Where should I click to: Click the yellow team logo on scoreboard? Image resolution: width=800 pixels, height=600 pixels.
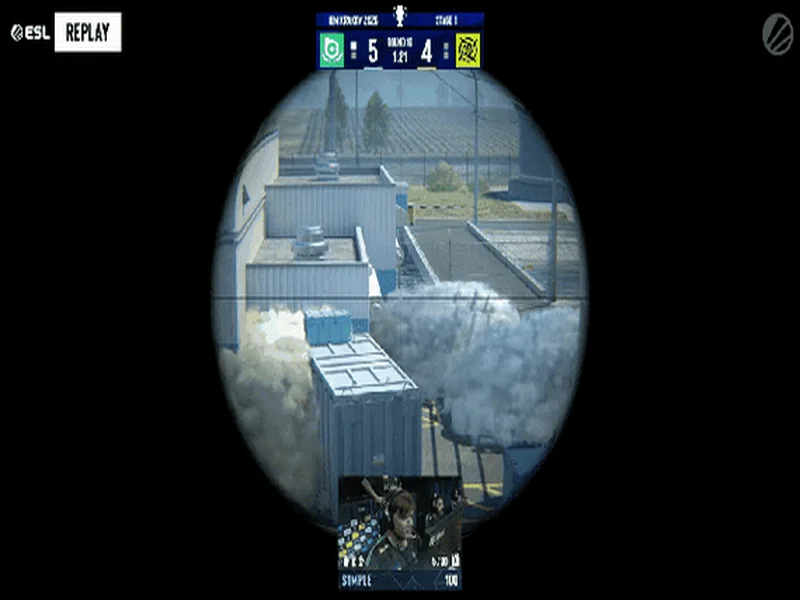468,50
